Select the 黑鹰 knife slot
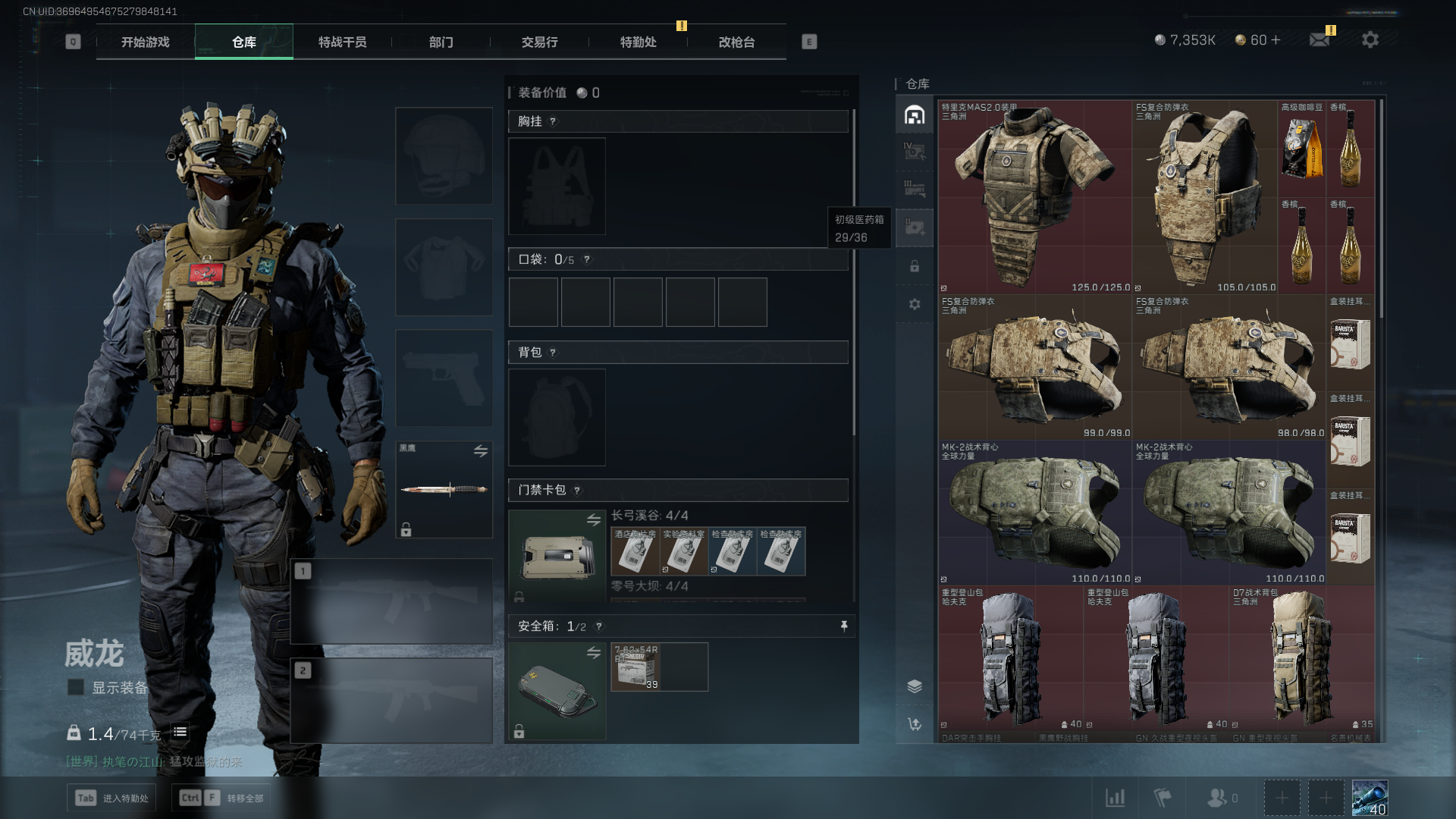 (444, 489)
